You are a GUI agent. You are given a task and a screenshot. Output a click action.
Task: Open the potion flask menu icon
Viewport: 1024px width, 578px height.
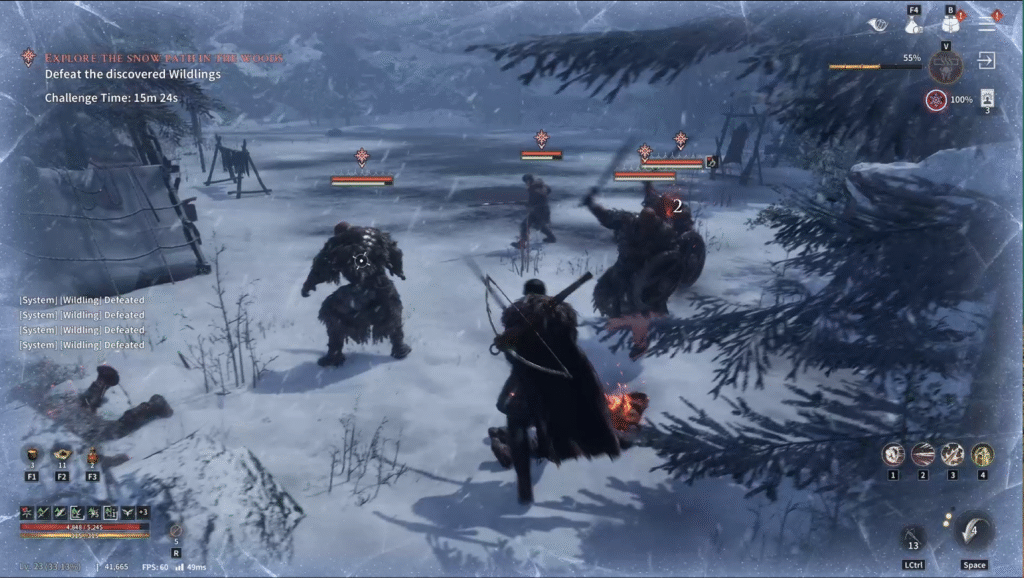tap(913, 27)
